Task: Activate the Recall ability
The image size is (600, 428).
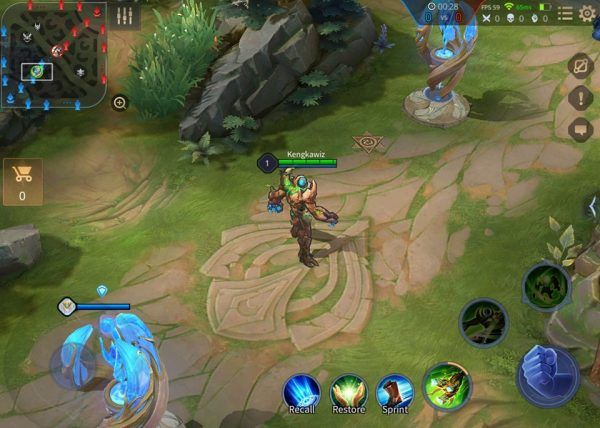Action: pos(301,390)
